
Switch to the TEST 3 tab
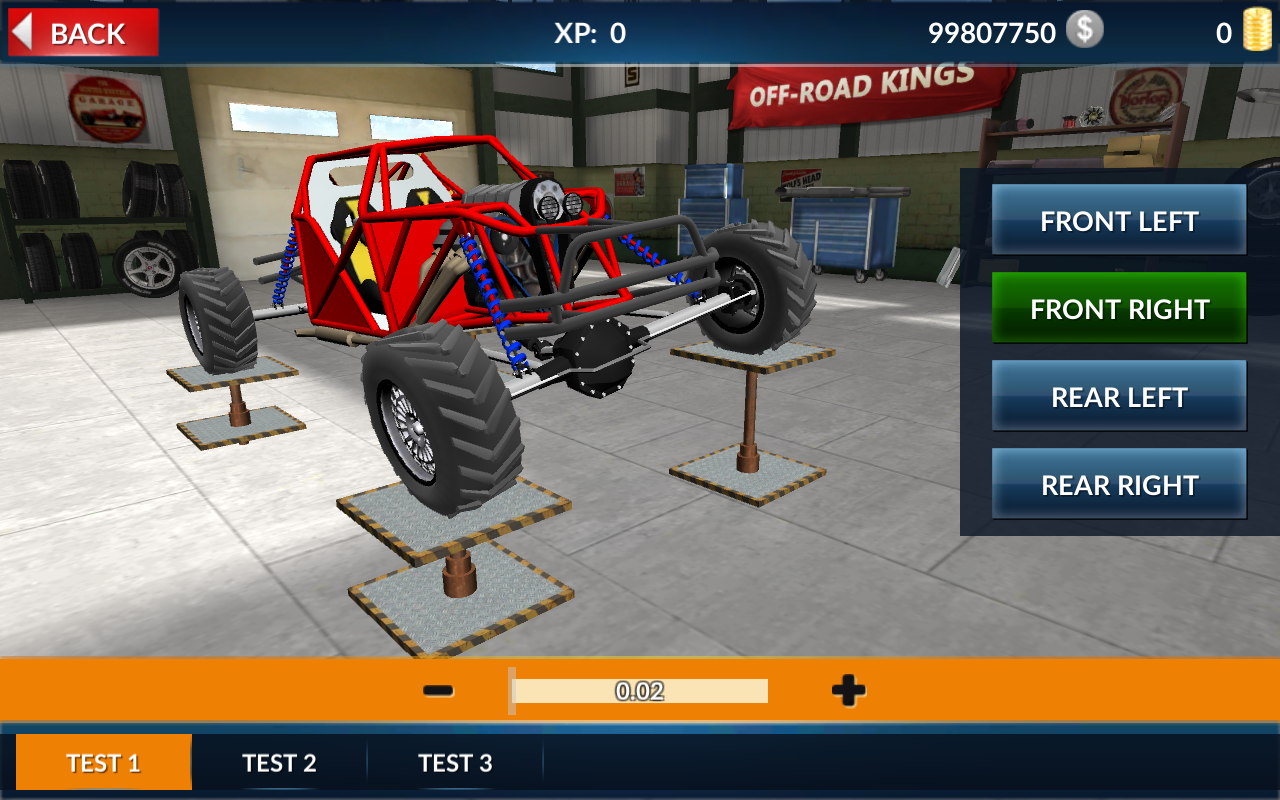click(456, 762)
